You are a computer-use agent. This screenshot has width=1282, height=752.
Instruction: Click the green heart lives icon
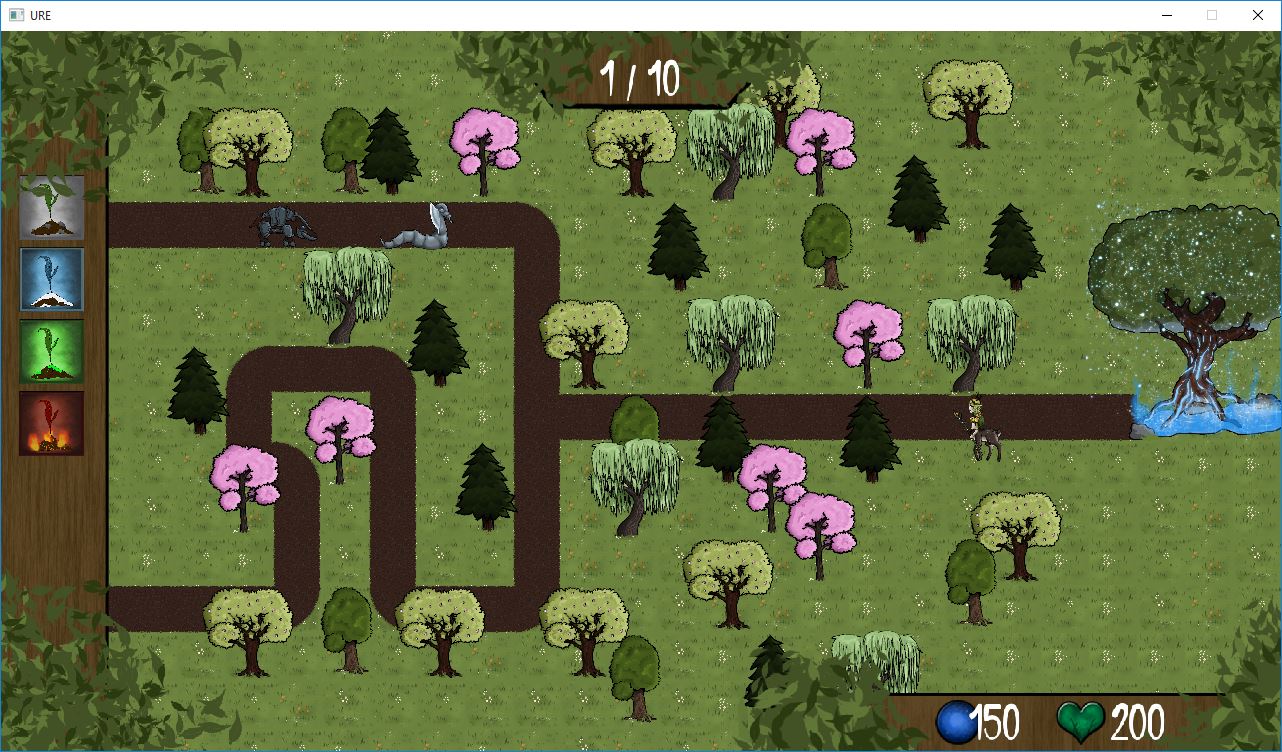1078,719
